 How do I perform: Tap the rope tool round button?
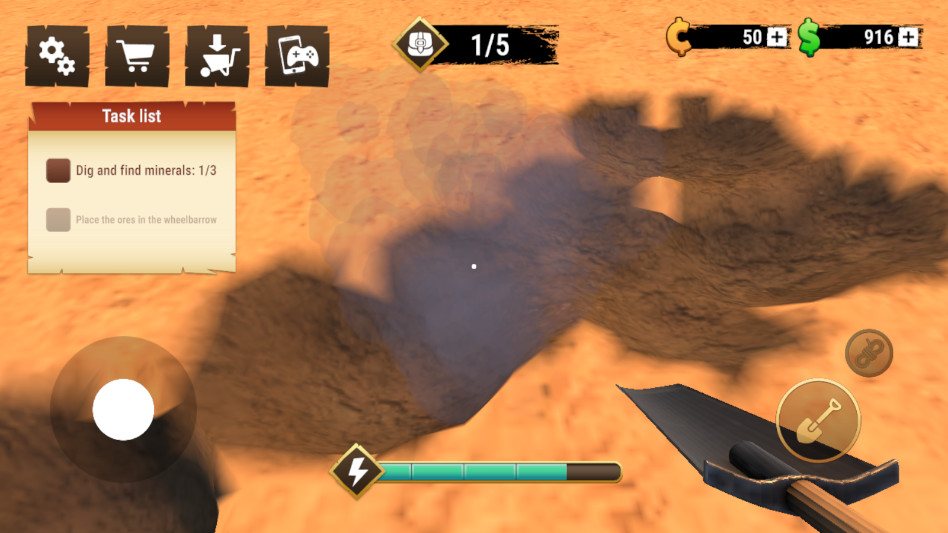(868, 353)
